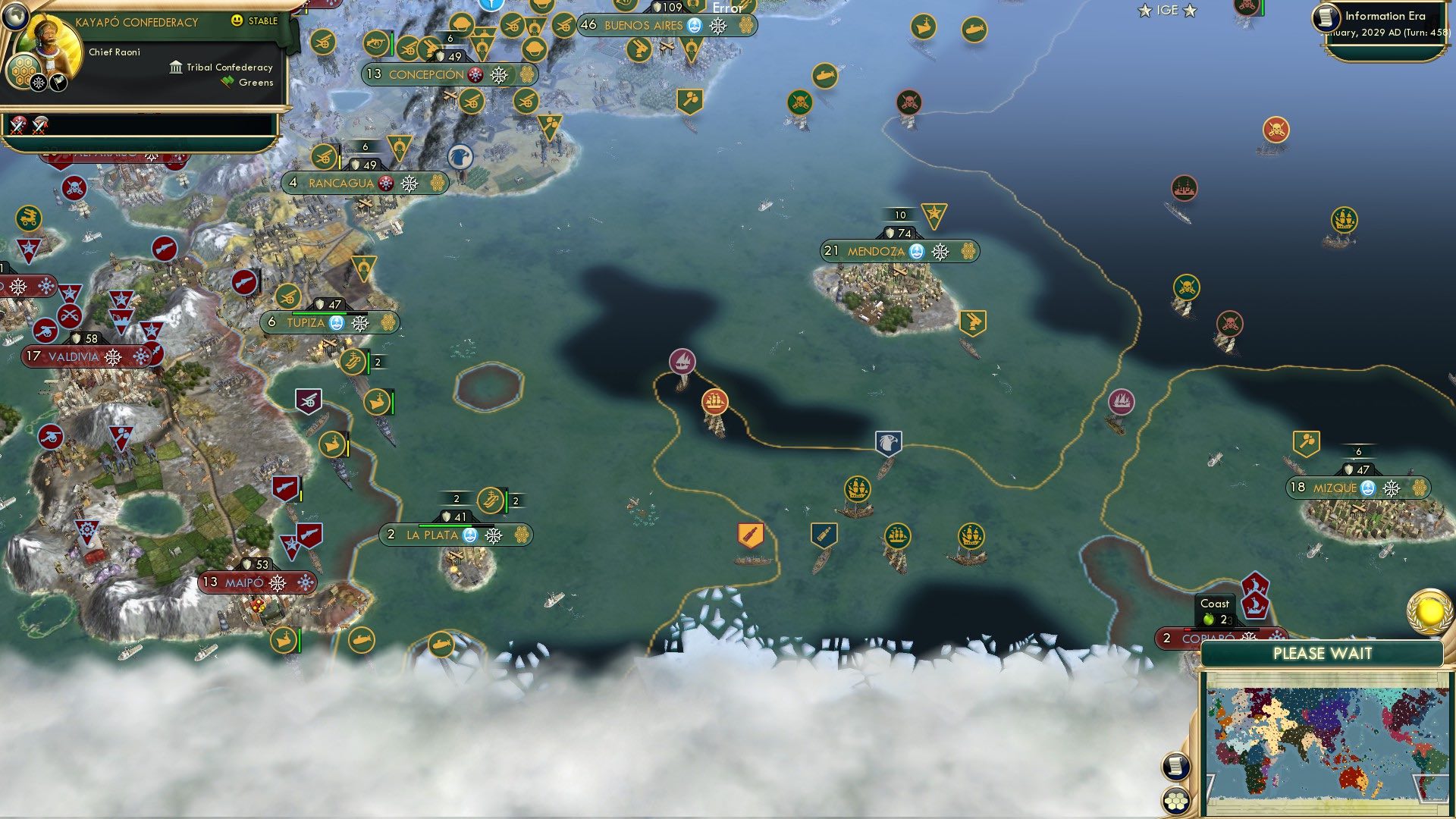Screen dimensions: 1456x819
Task: Click the white flag icon under Chief Raoni
Action: pos(58,83)
